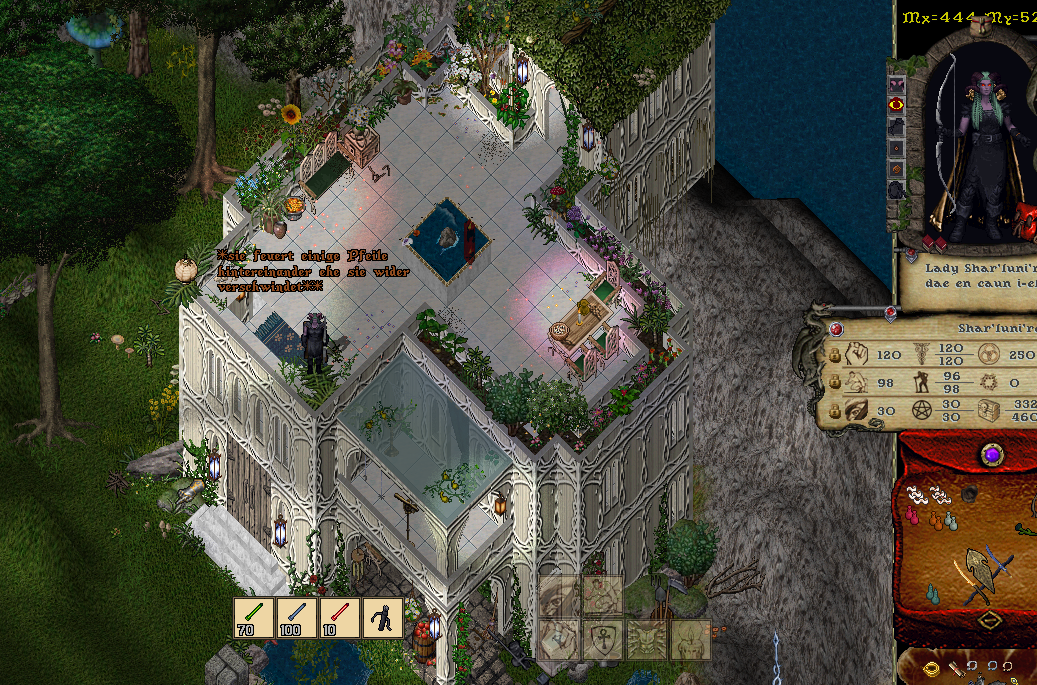Viewport: 1037px width, 685px height.
Task: Toggle the red eye paperdoll button
Action: pos(896,103)
